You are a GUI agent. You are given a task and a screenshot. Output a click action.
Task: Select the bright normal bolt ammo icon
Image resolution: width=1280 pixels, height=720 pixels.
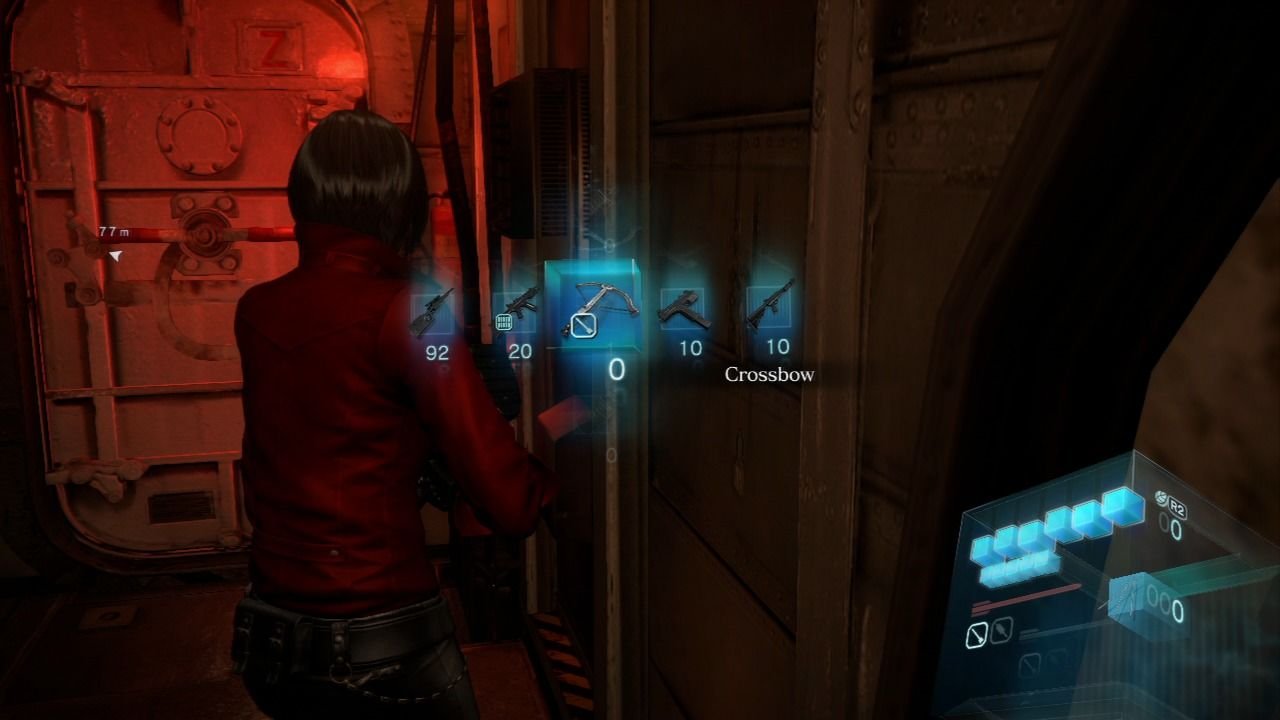coord(977,633)
